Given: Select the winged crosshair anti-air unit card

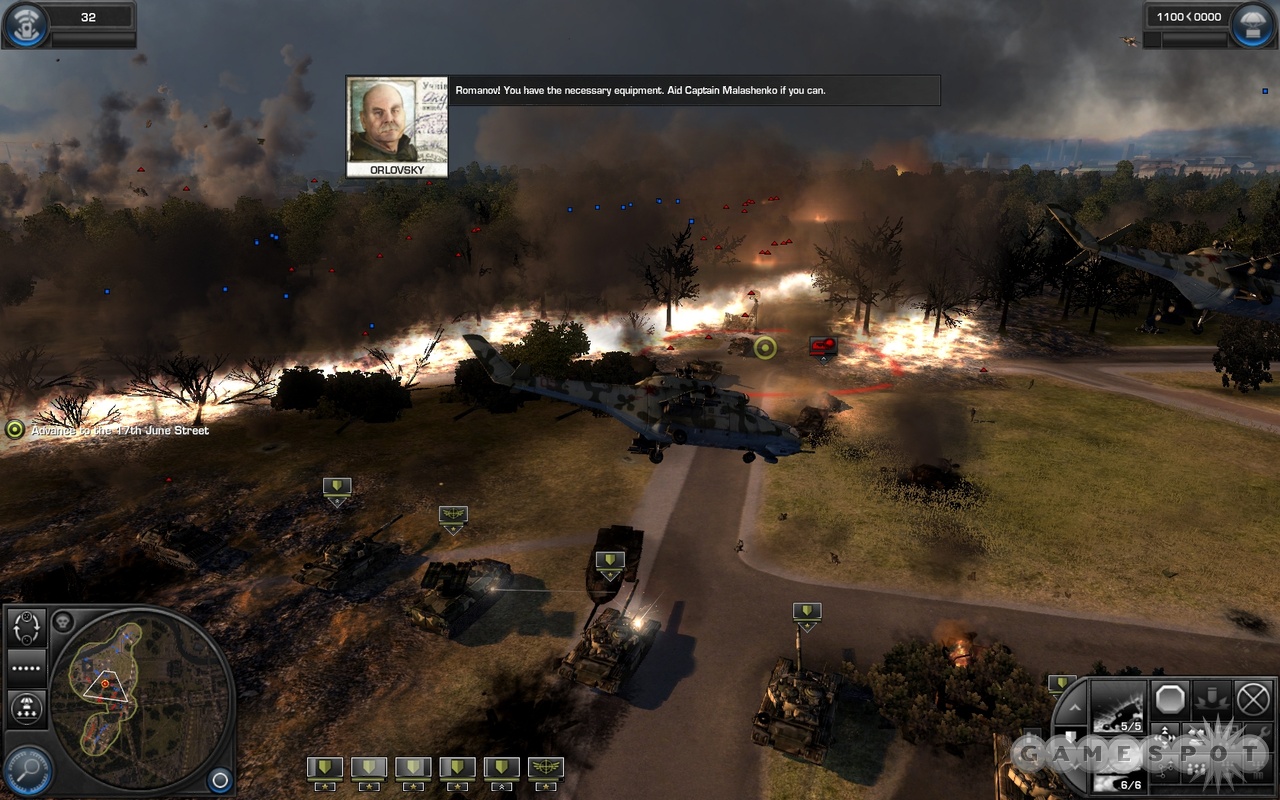Looking at the screenshot, I should (x=545, y=769).
